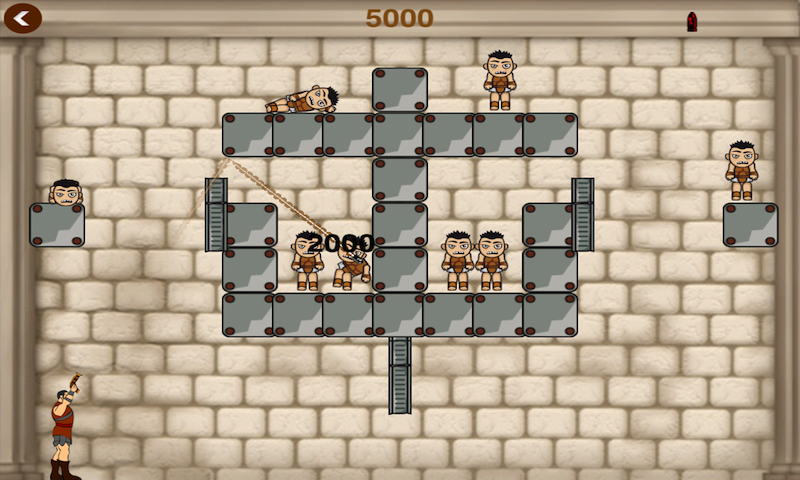Tap the back arrow button
This screenshot has height=480, width=800.
(x=22, y=18)
